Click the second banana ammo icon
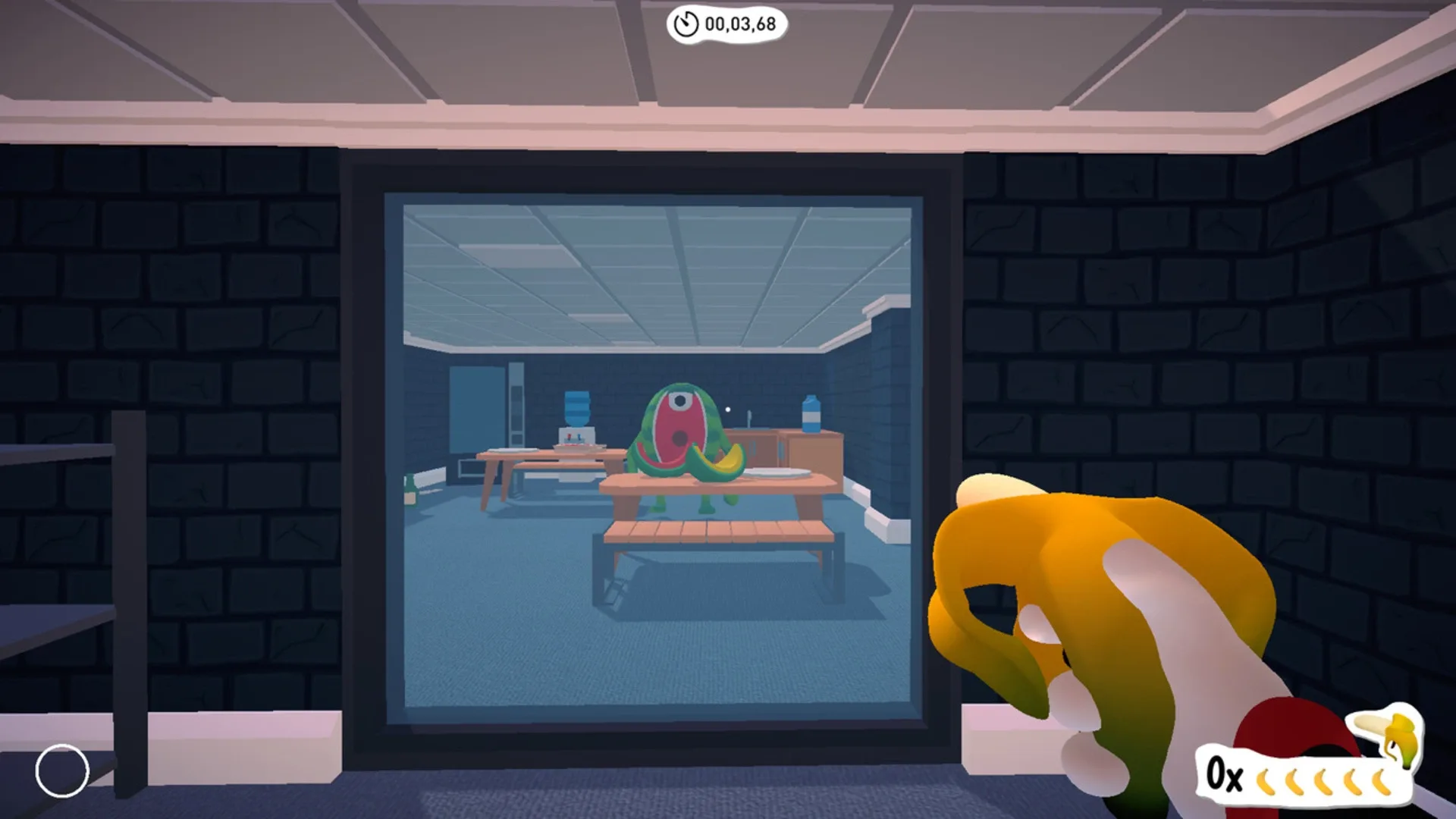This screenshot has width=1456, height=819. pyautogui.click(x=1294, y=781)
